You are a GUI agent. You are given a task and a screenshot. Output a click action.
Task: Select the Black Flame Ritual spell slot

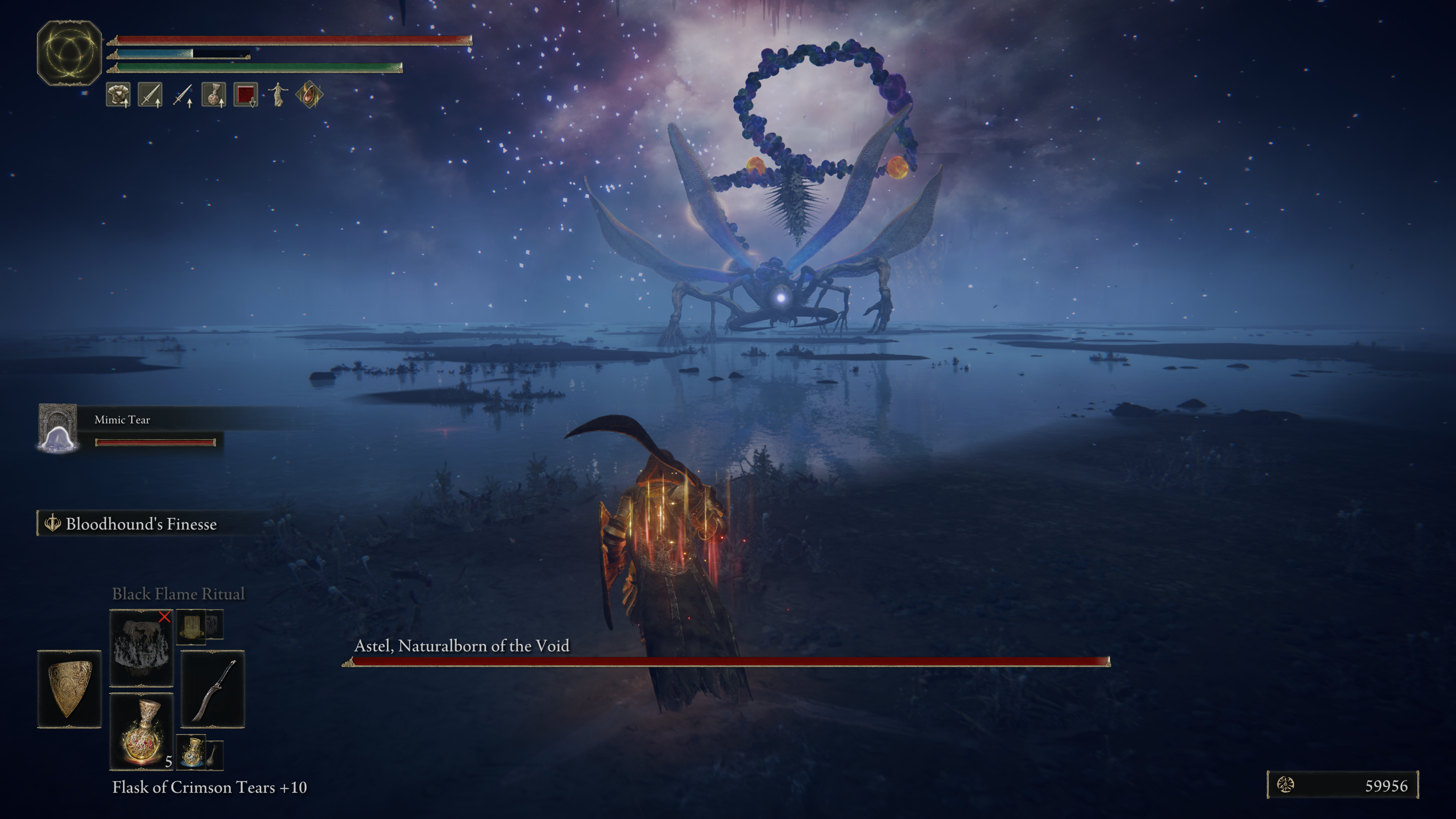coord(141,647)
